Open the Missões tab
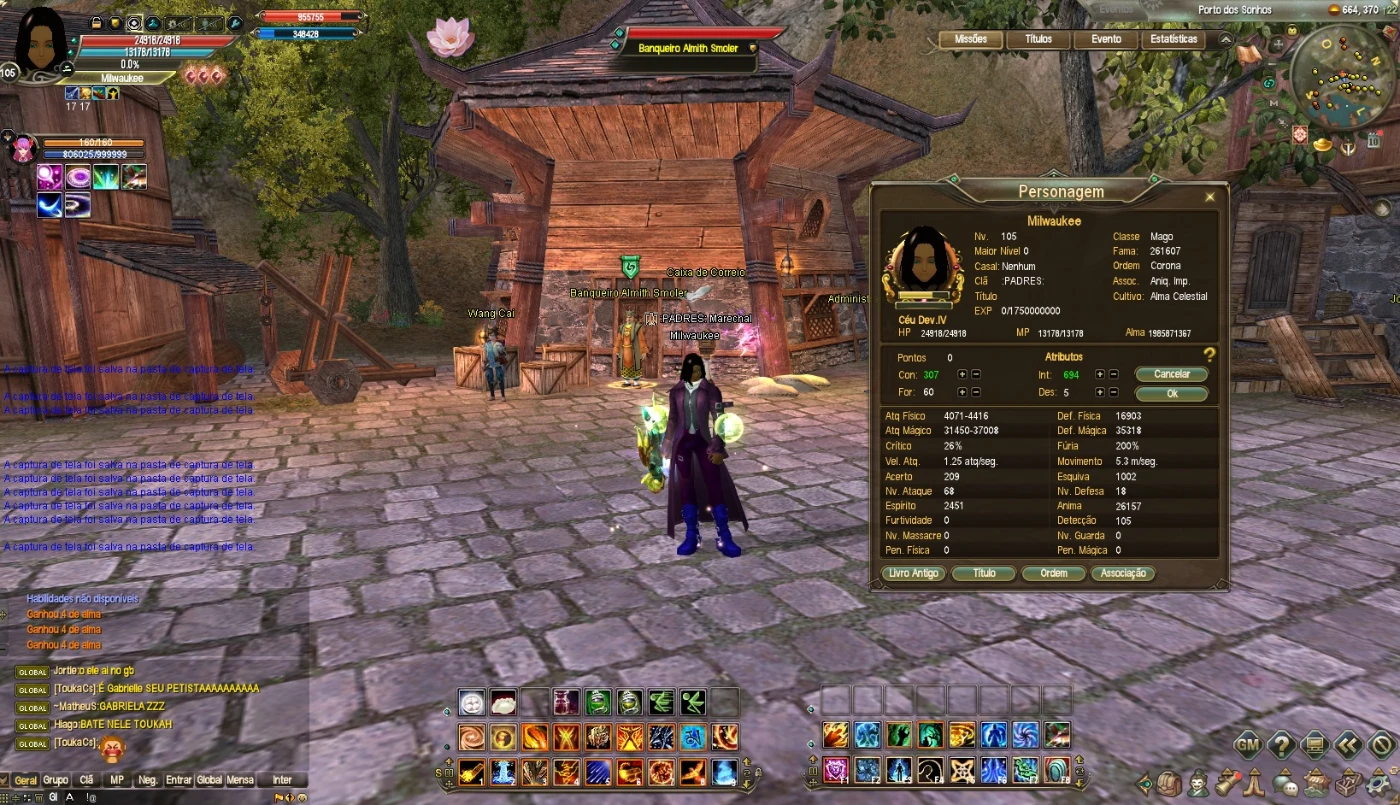 (x=971, y=40)
